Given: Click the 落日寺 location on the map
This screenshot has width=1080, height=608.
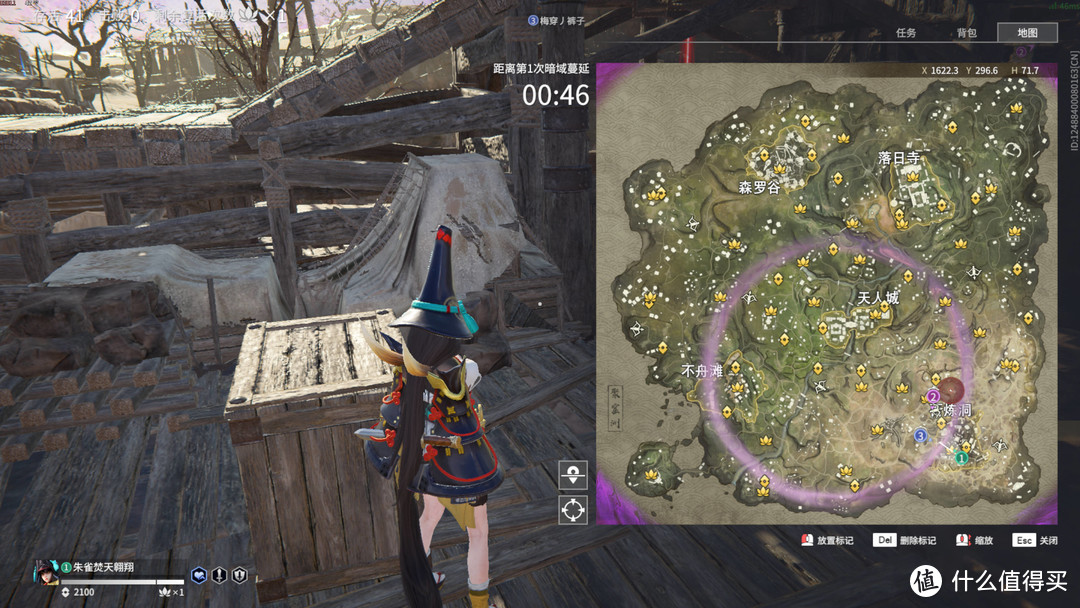Looking at the screenshot, I should [x=899, y=158].
